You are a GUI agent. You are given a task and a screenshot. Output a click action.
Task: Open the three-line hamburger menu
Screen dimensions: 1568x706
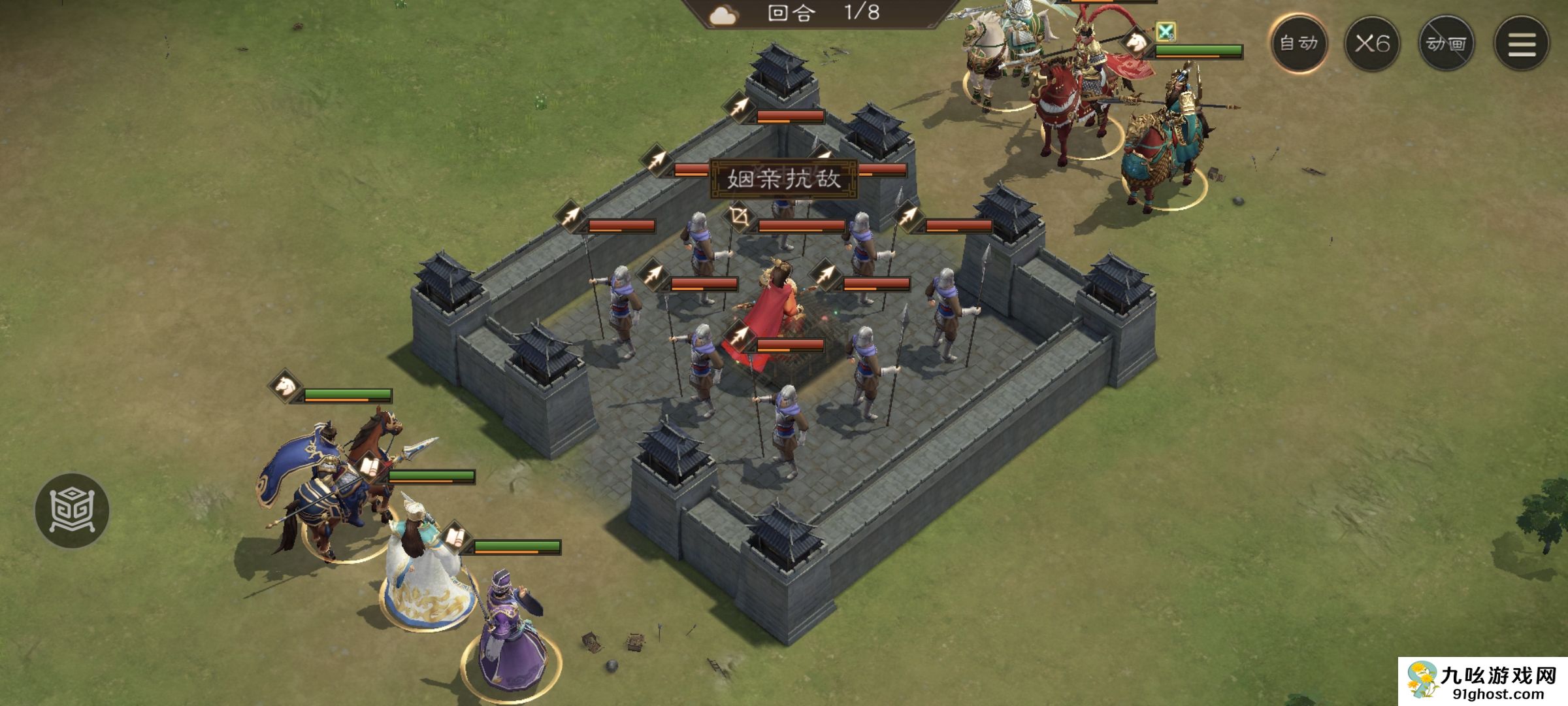click(1522, 44)
